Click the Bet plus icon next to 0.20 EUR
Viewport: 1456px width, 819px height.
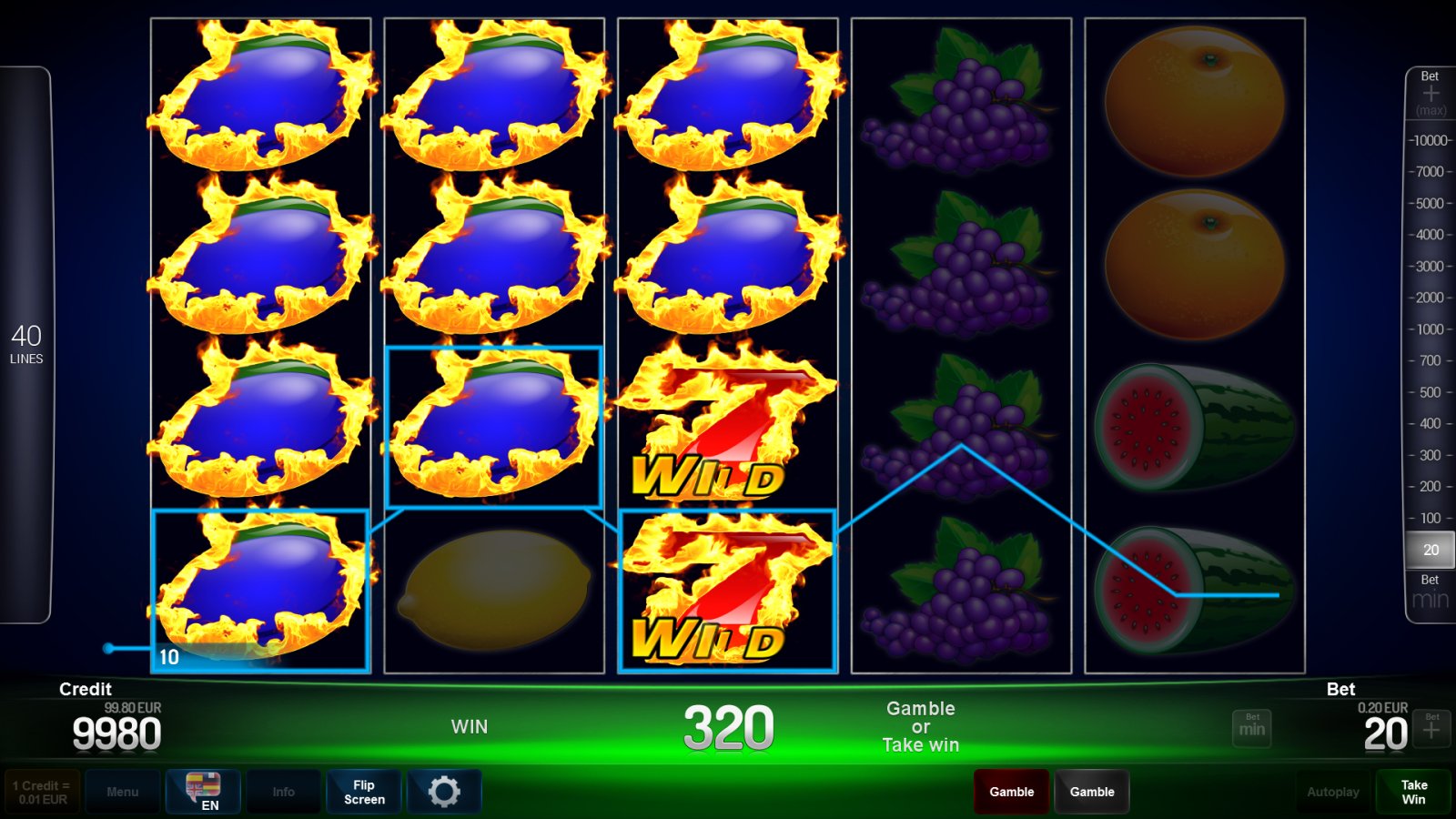coord(1431,728)
